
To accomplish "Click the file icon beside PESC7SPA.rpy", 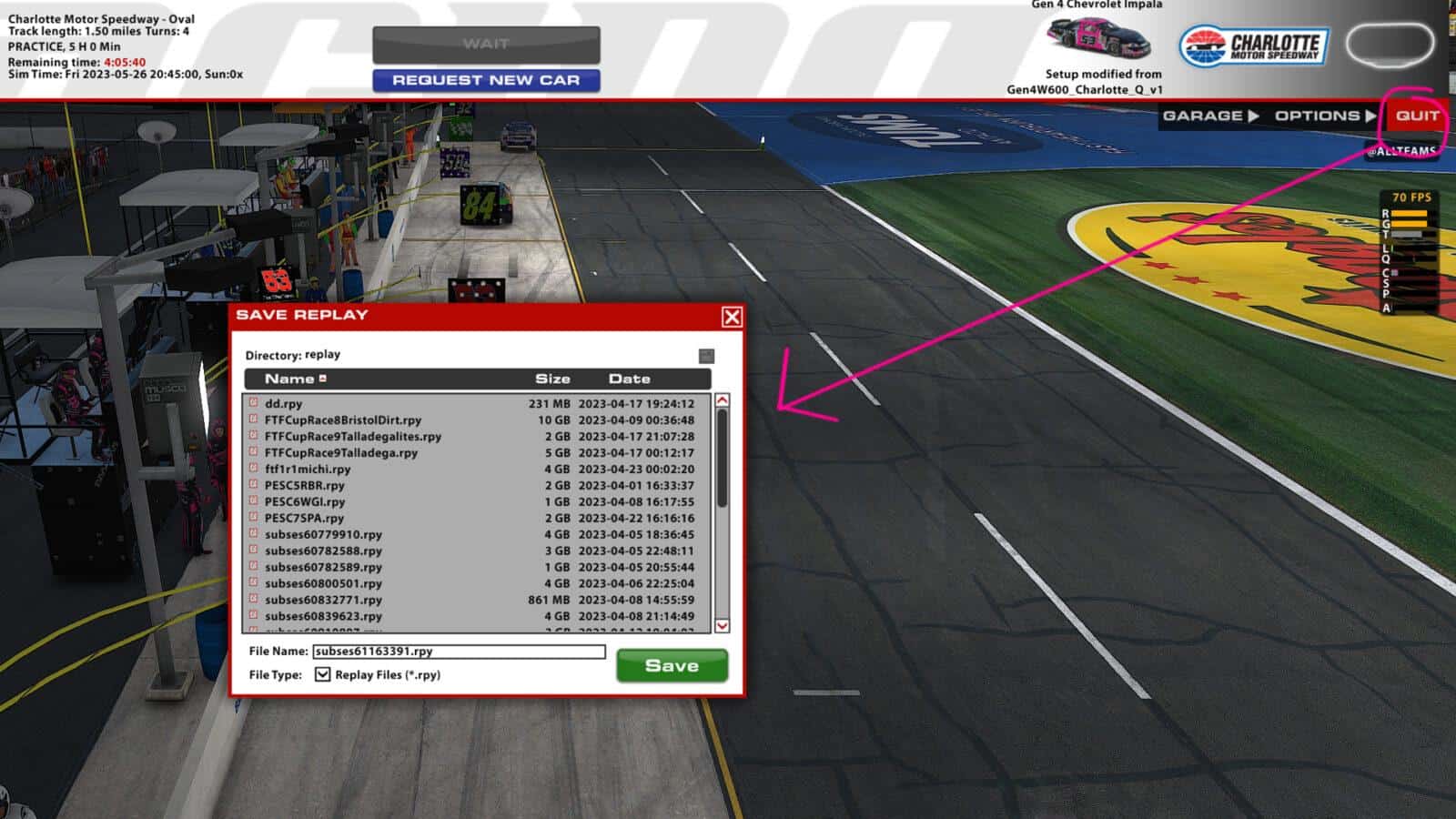I will click(x=252, y=519).
